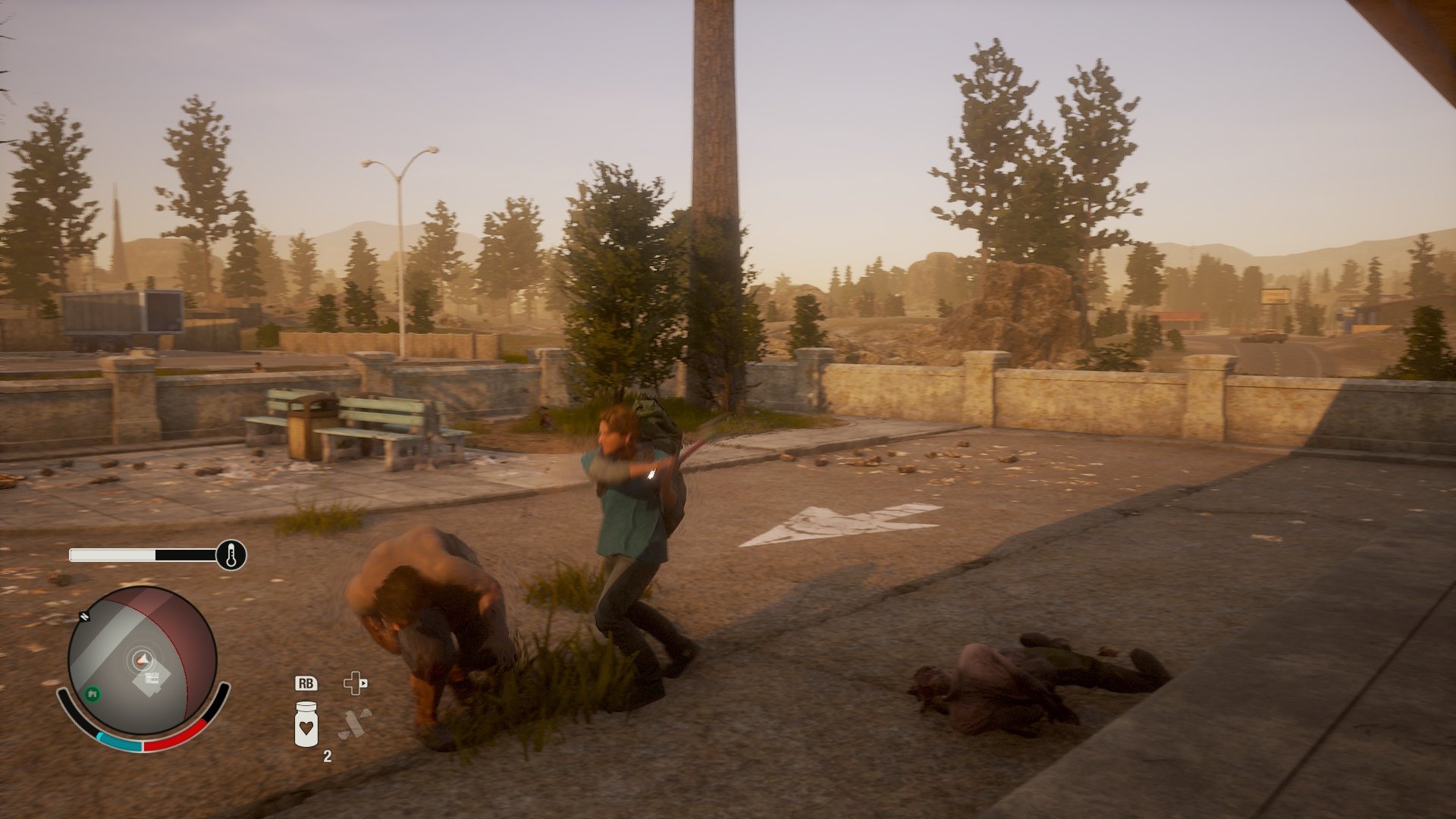This screenshot has width=1456, height=819.
Task: Click the RB button prompt icon
Action: point(306,683)
